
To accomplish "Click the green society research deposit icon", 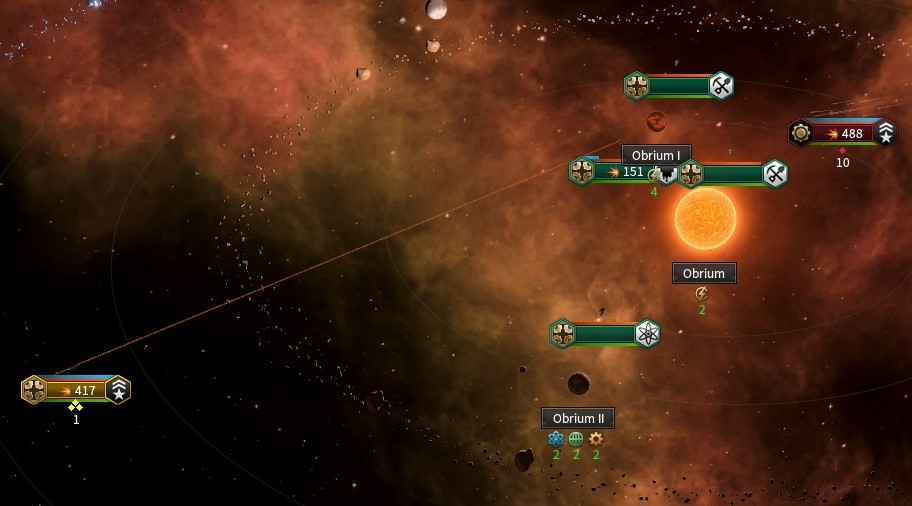I will (x=576, y=438).
